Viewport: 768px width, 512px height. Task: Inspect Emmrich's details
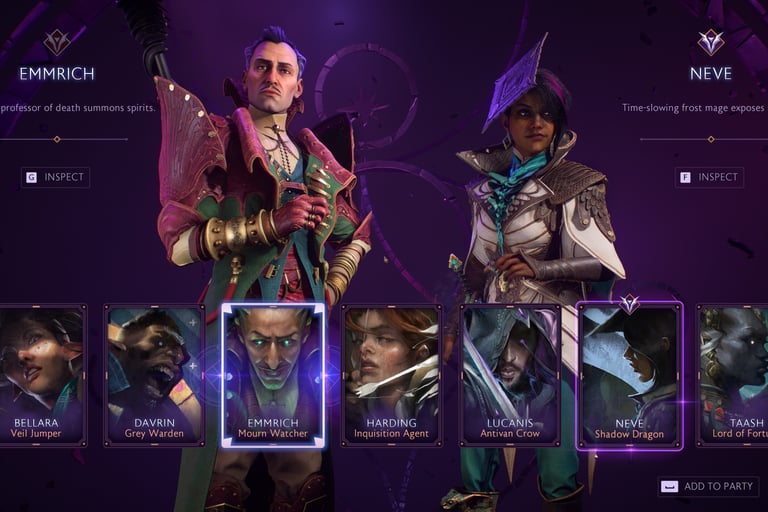tap(56, 177)
